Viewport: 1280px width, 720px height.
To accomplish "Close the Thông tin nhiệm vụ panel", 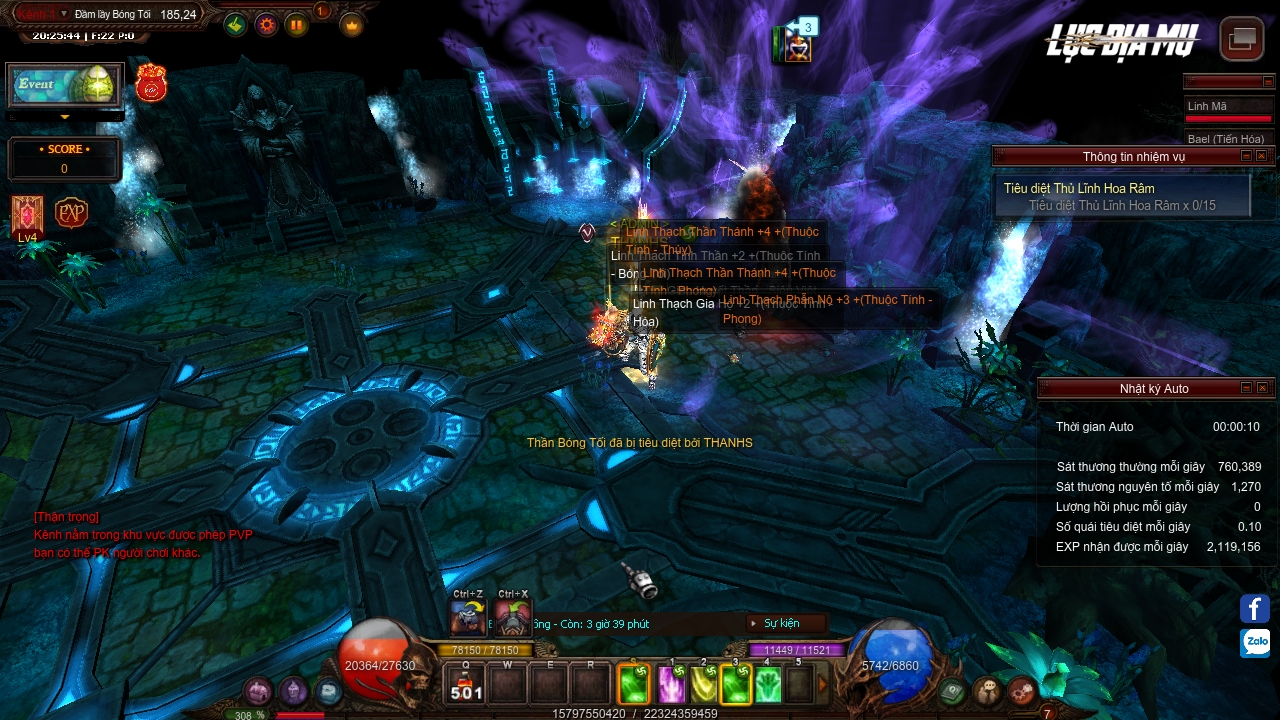I will tap(1262, 156).
